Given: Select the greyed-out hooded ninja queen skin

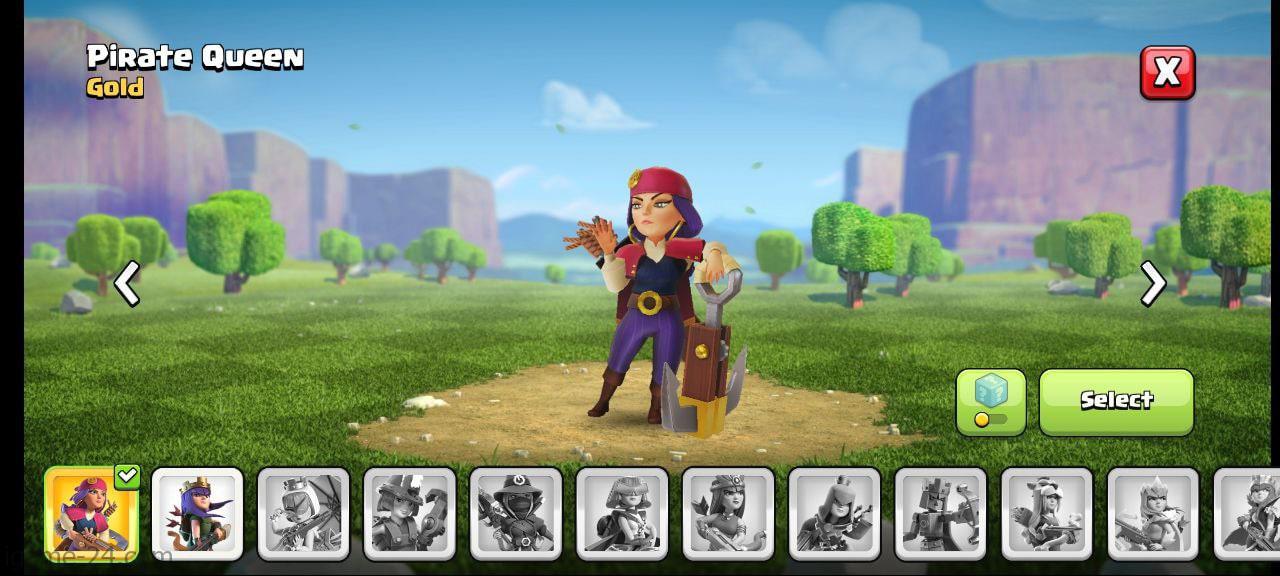Looking at the screenshot, I should click(x=516, y=513).
